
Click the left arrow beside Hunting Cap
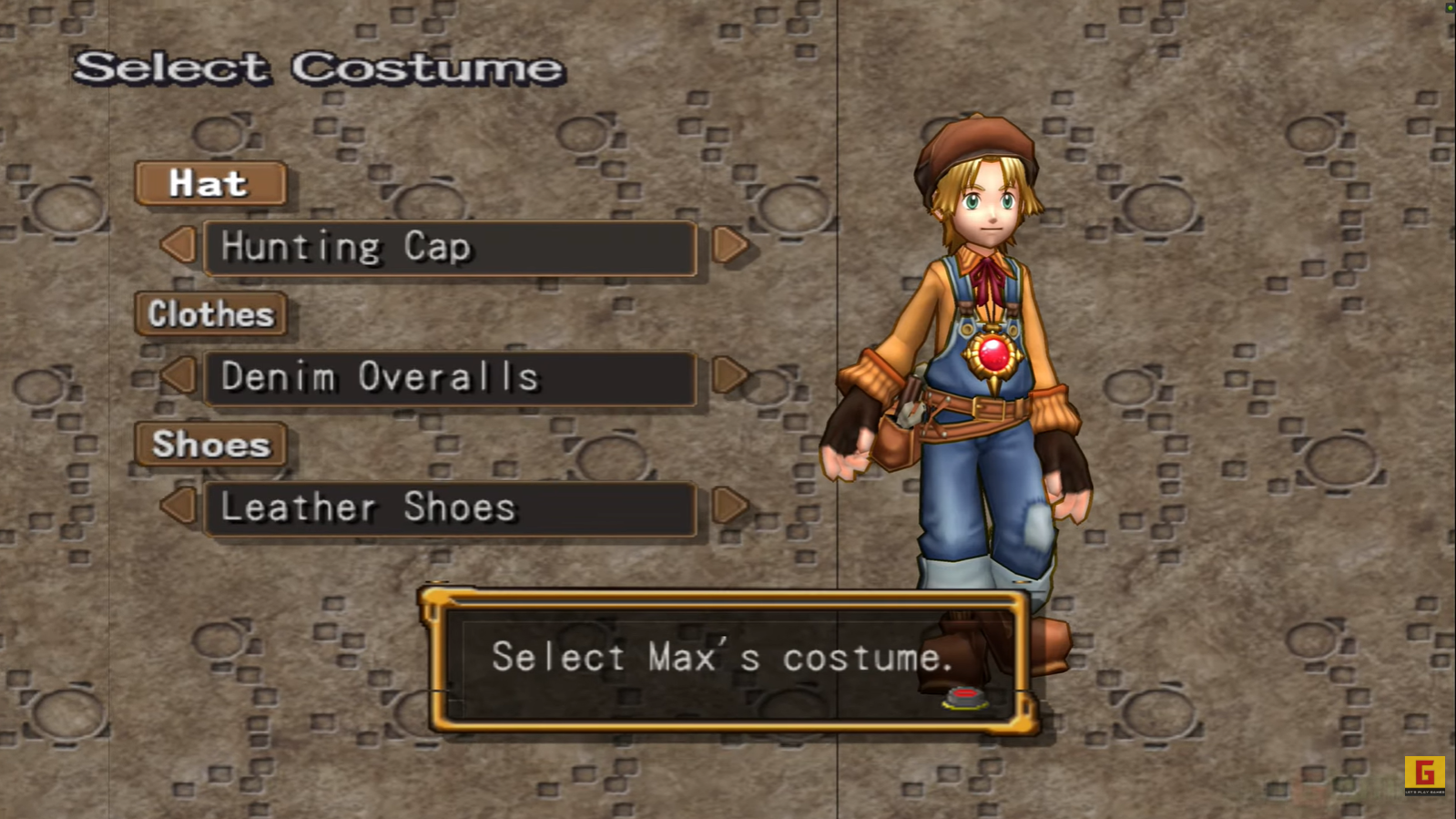click(179, 246)
